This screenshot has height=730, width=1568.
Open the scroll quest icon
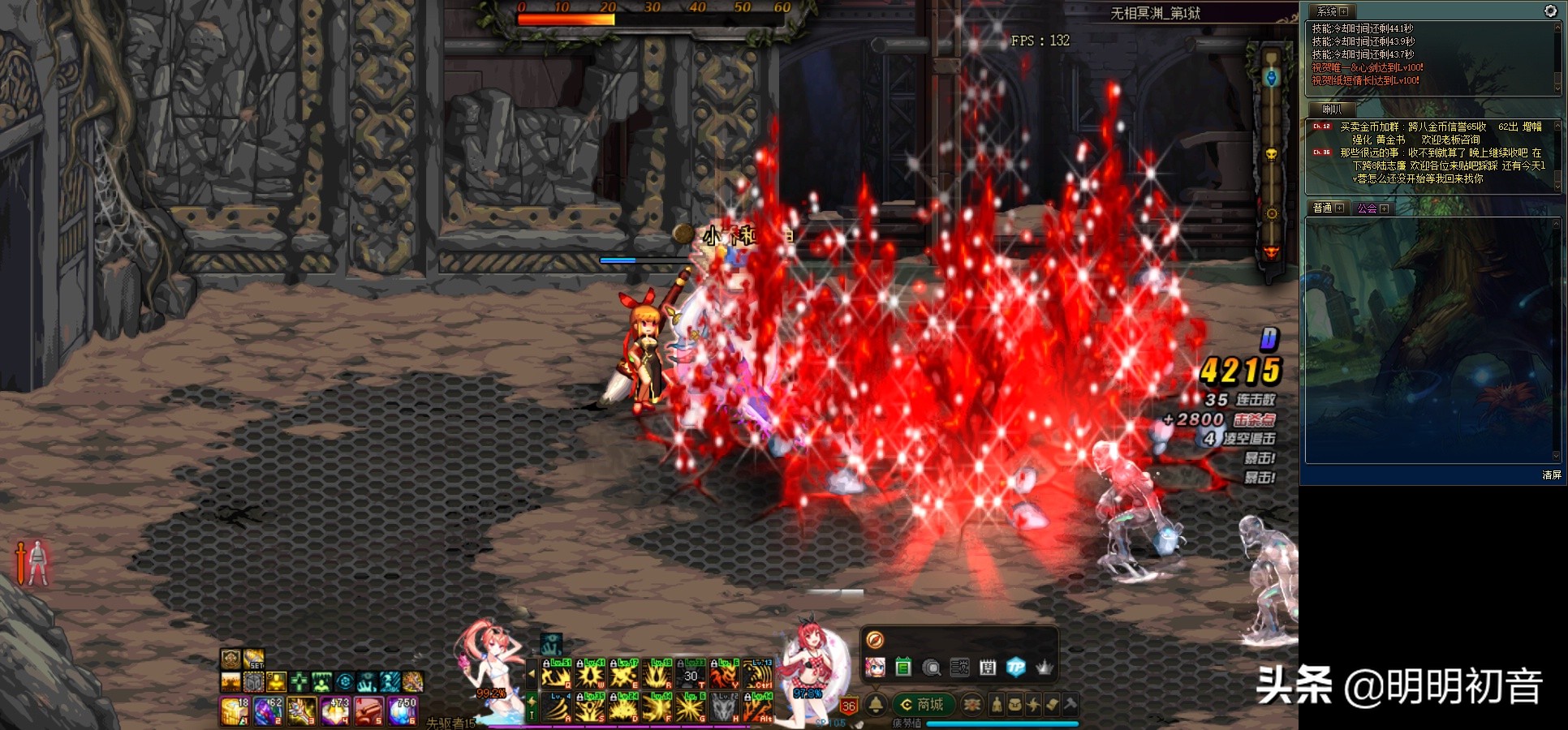(x=1052, y=704)
